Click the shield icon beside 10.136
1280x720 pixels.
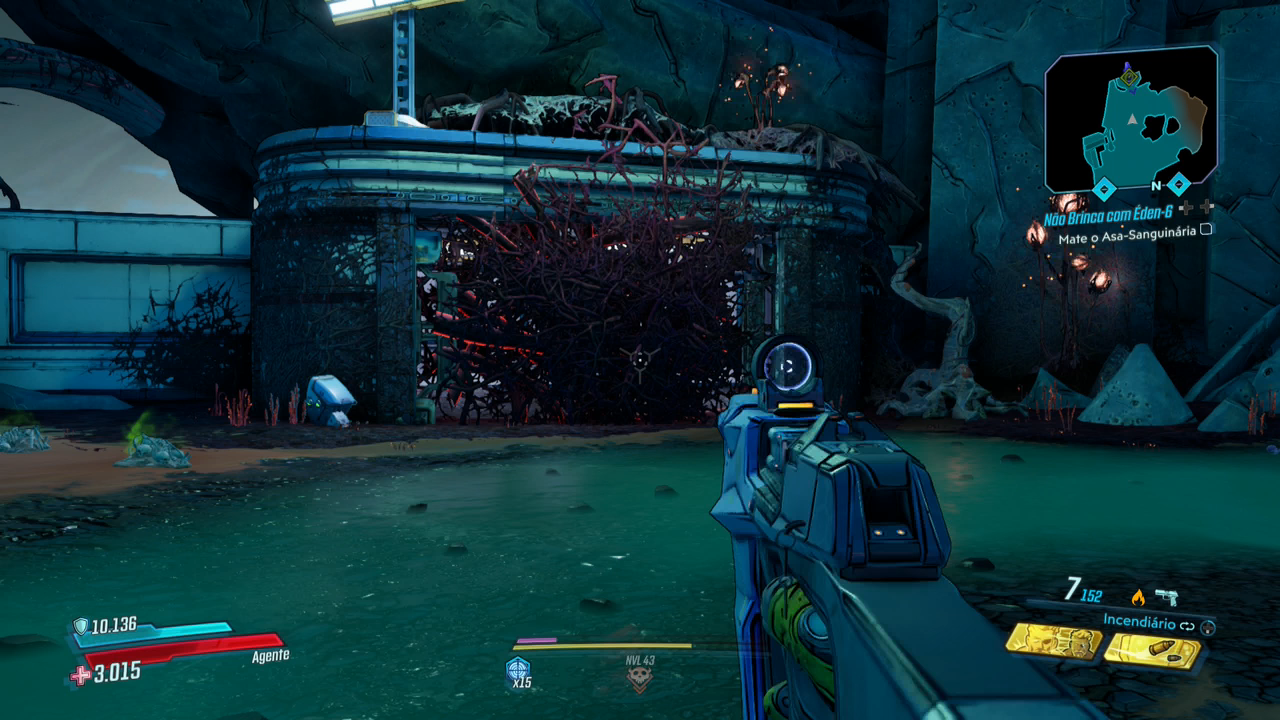pos(80,627)
